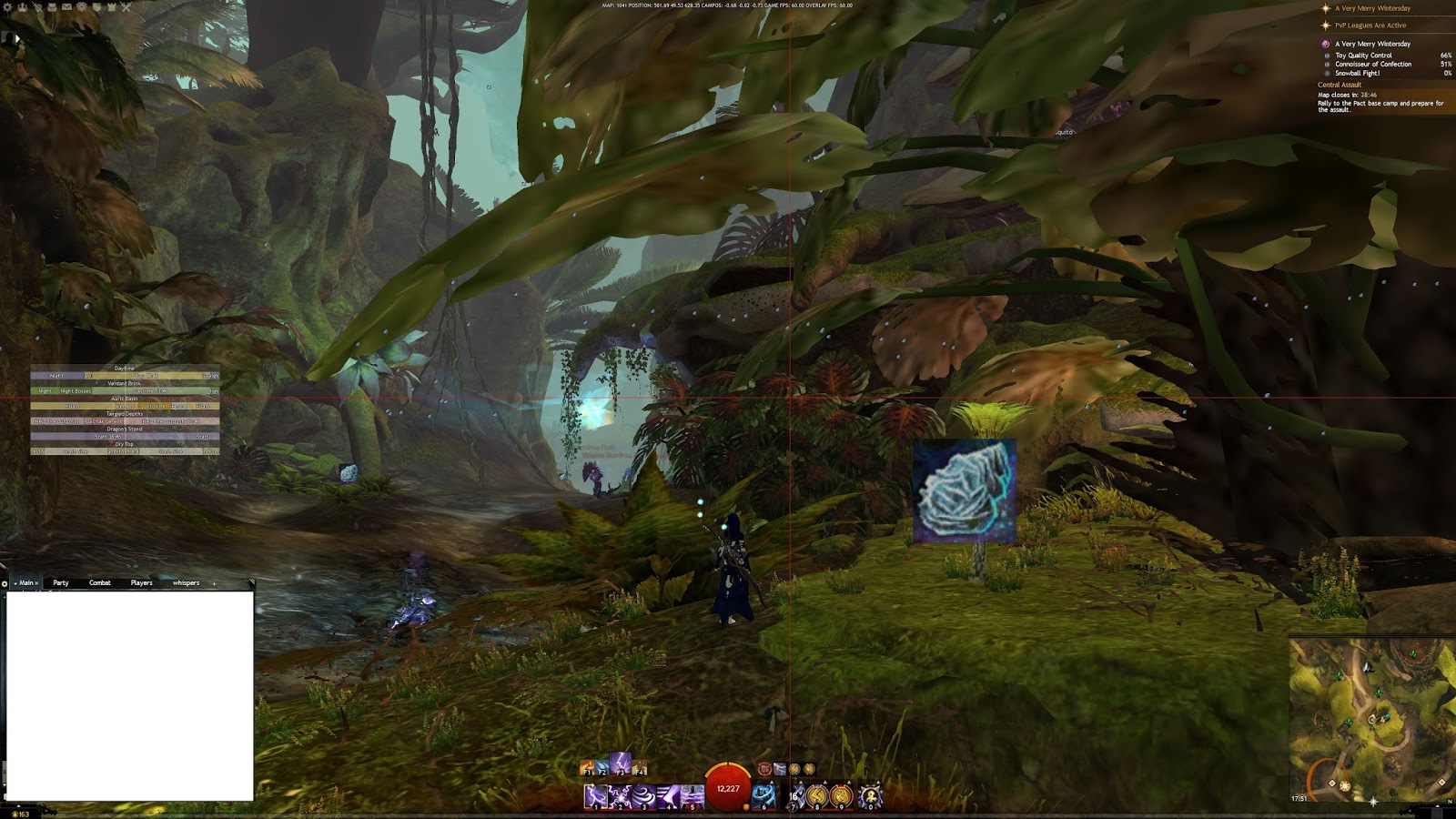The image size is (1456, 819).
Task: Open the mail envelope icon
Action: 67,7
